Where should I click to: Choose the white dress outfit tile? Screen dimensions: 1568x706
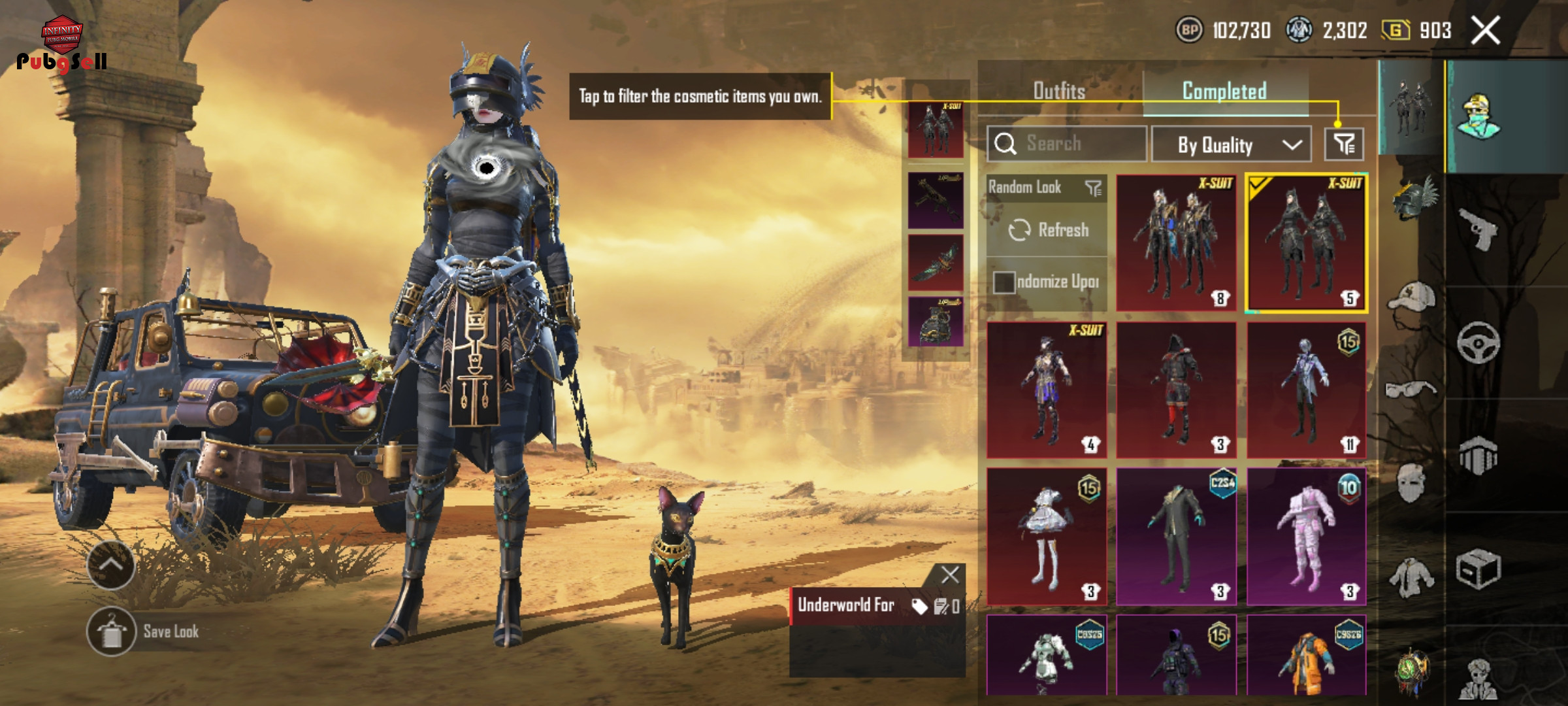point(1047,536)
